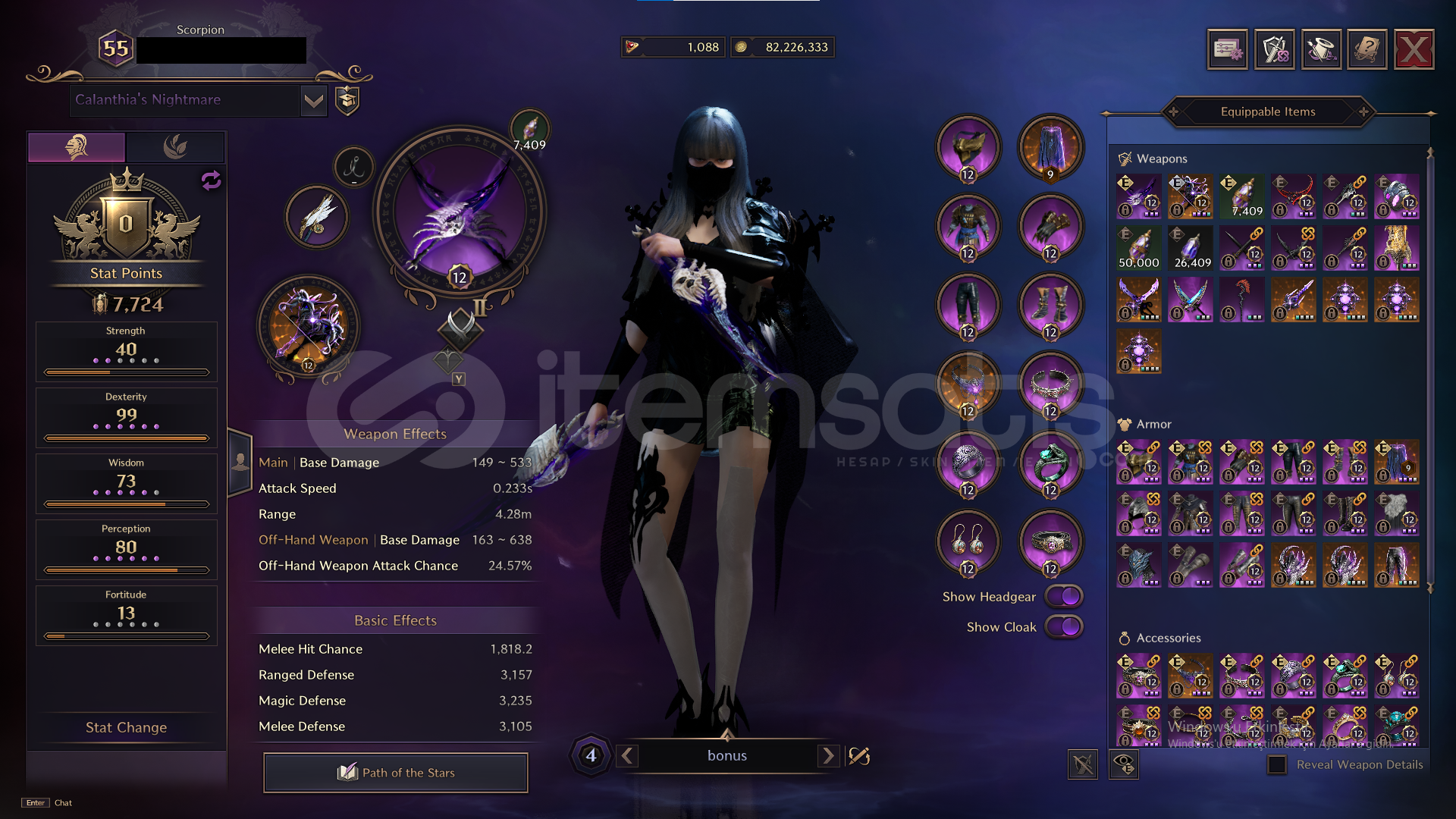Click the Perception stat progress bar
Image resolution: width=1456 pixels, height=819 pixels.
click(126, 569)
